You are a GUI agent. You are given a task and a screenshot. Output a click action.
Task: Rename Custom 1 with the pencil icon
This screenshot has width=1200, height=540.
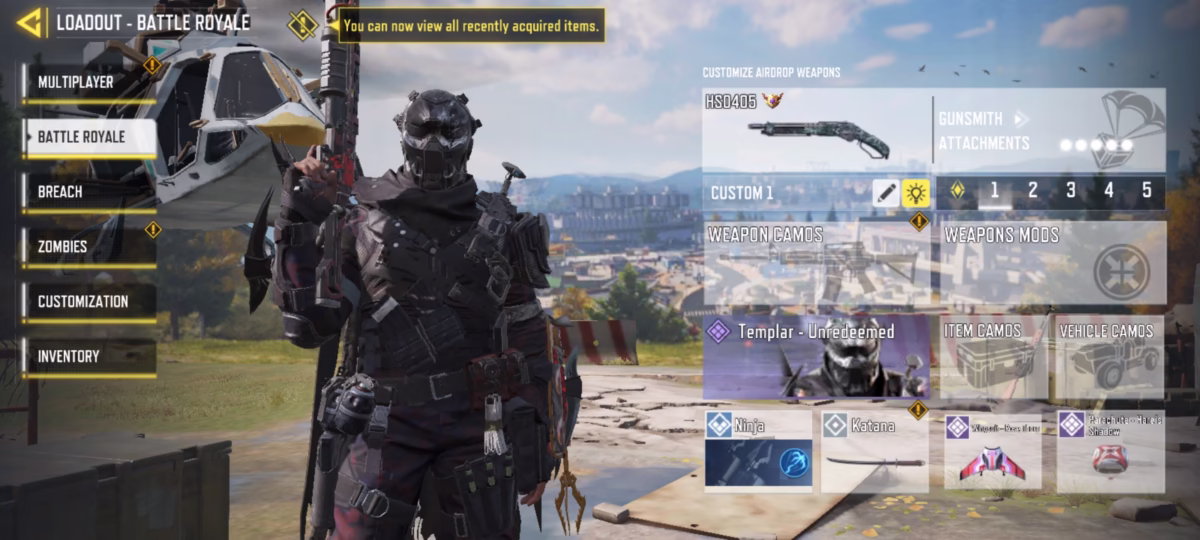[x=885, y=193]
